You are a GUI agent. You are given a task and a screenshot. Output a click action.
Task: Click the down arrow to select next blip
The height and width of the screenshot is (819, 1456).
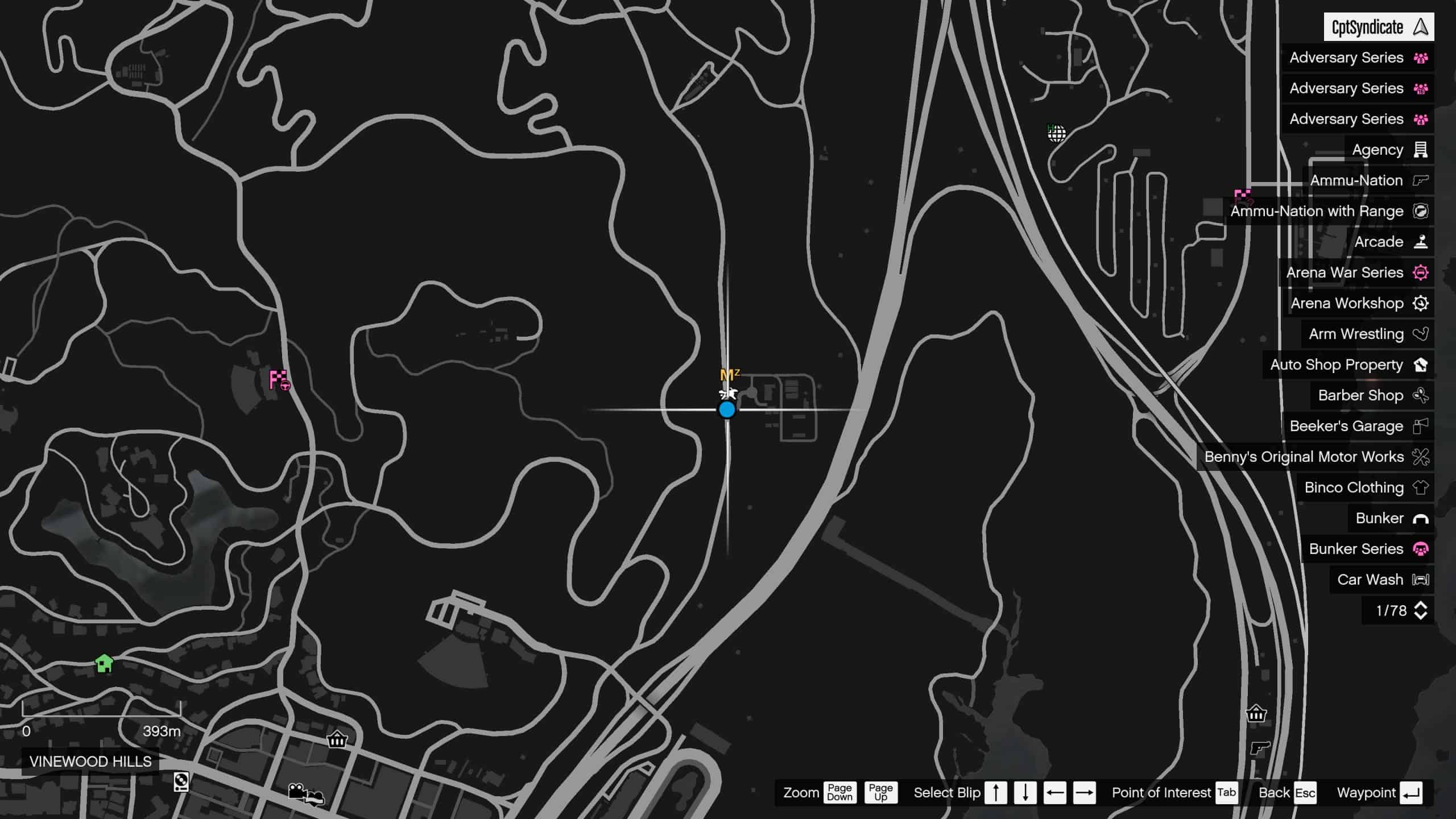1024,792
